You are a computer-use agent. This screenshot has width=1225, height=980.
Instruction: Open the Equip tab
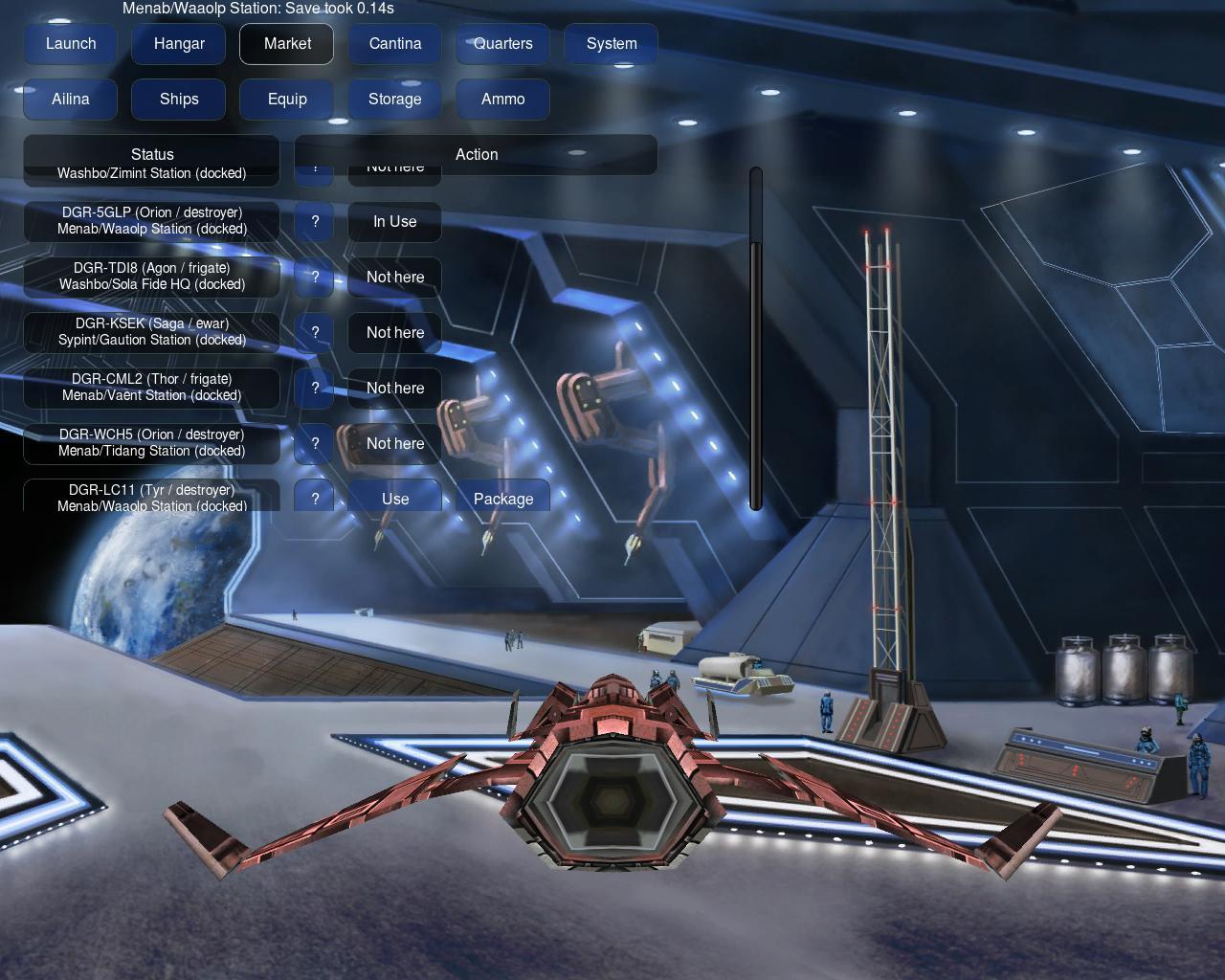(x=287, y=100)
